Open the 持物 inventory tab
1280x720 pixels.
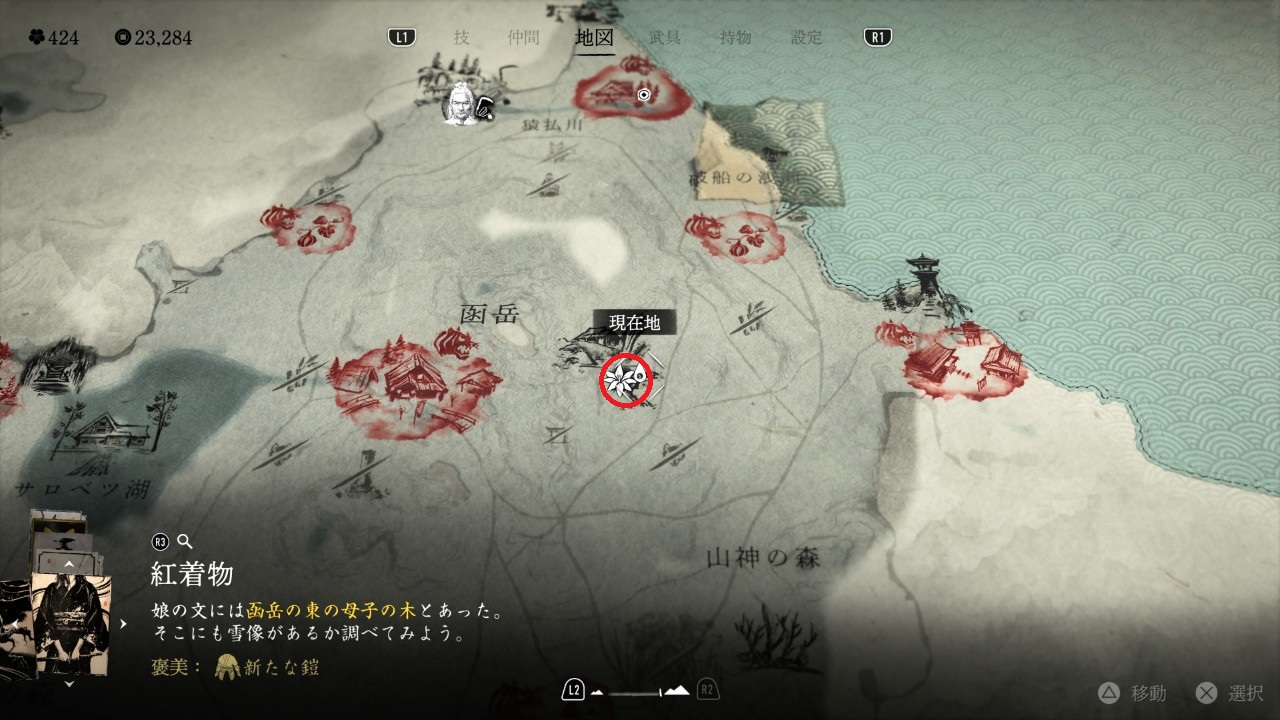(736, 38)
